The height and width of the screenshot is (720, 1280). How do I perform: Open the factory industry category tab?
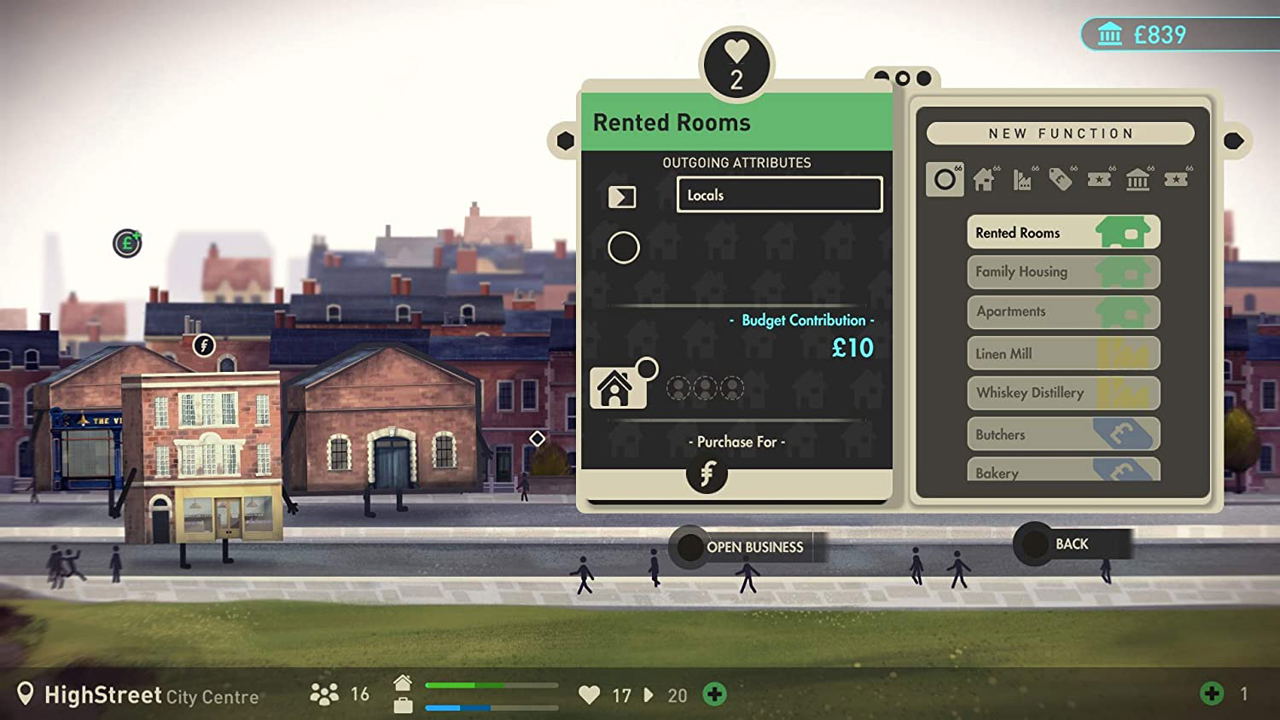pyautogui.click(x=1022, y=180)
